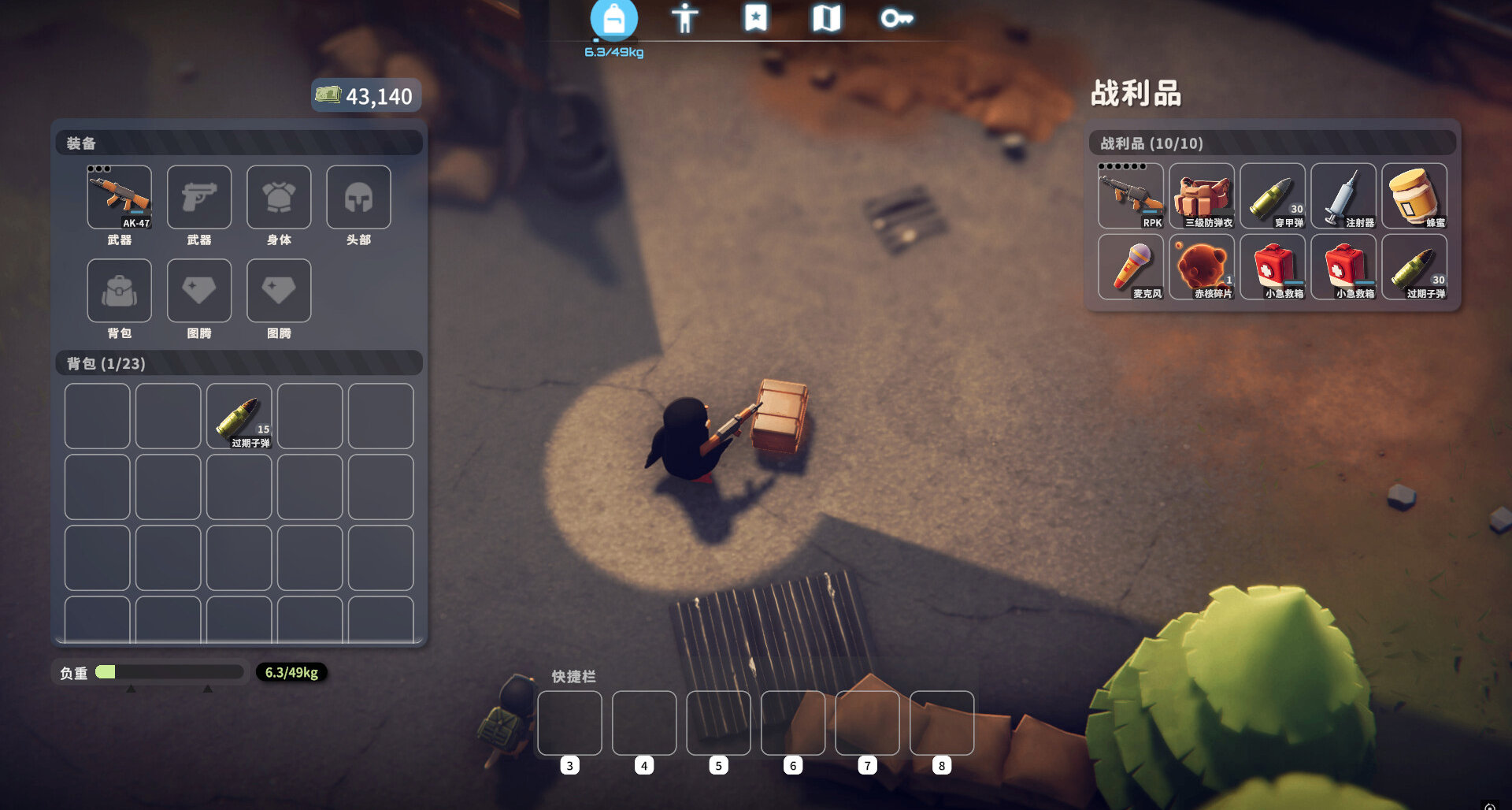Take the red core fragment
Viewport: 1512px width, 810px height.
[x=1202, y=267]
